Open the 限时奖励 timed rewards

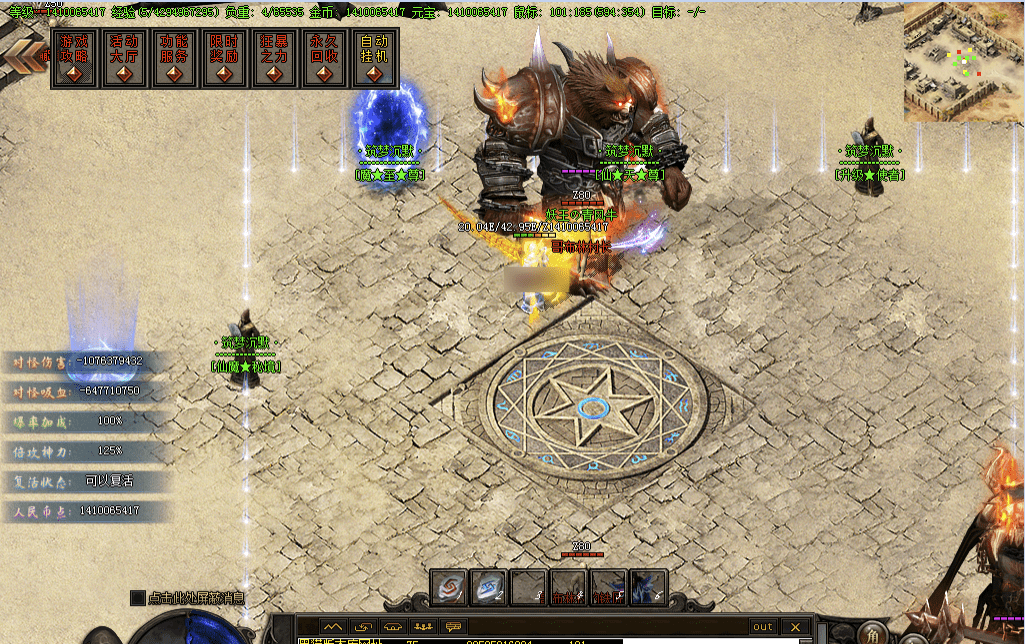tap(225, 58)
